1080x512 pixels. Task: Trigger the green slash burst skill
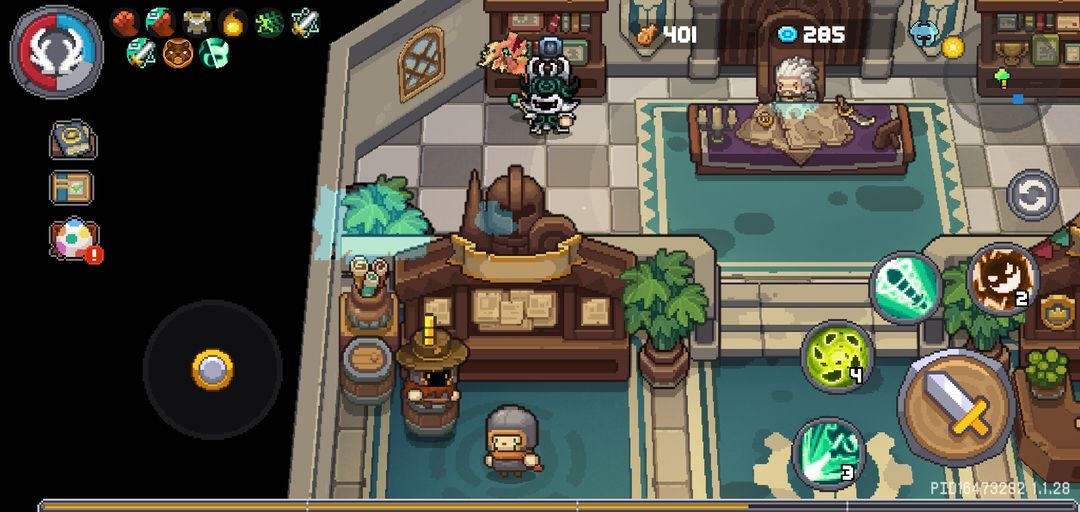click(x=828, y=453)
